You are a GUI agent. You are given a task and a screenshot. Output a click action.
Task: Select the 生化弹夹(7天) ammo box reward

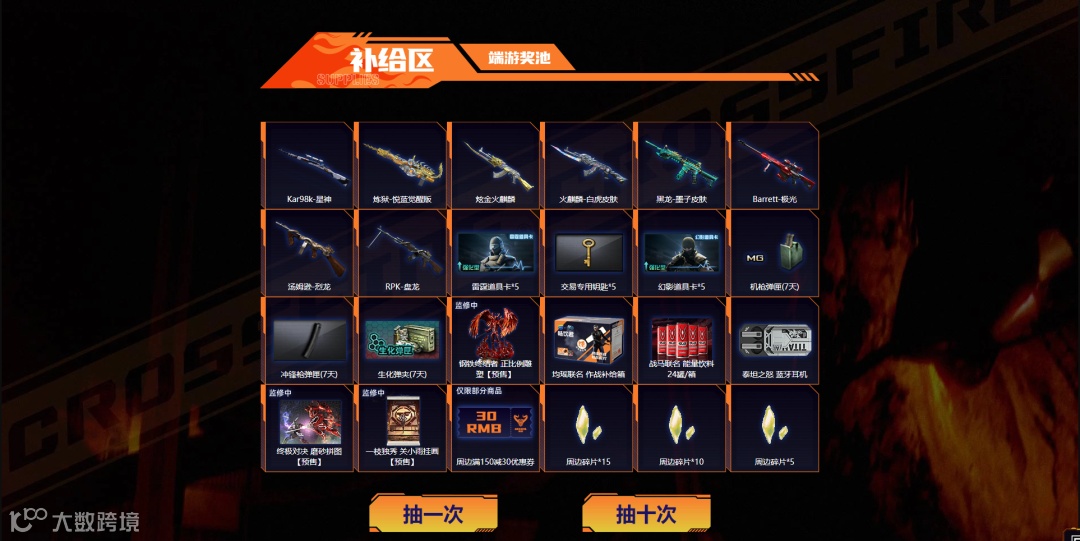click(401, 340)
